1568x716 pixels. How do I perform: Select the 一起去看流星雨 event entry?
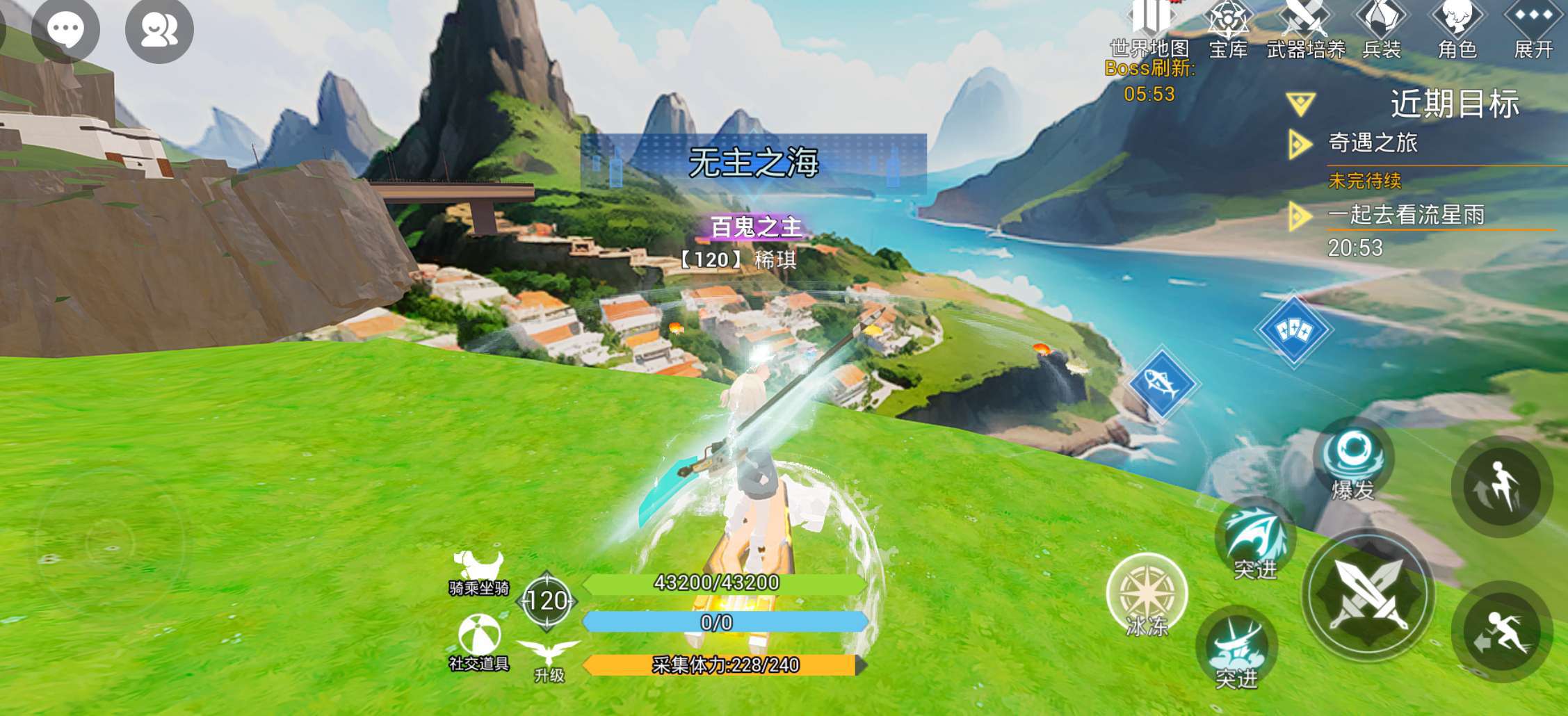pos(1406,215)
